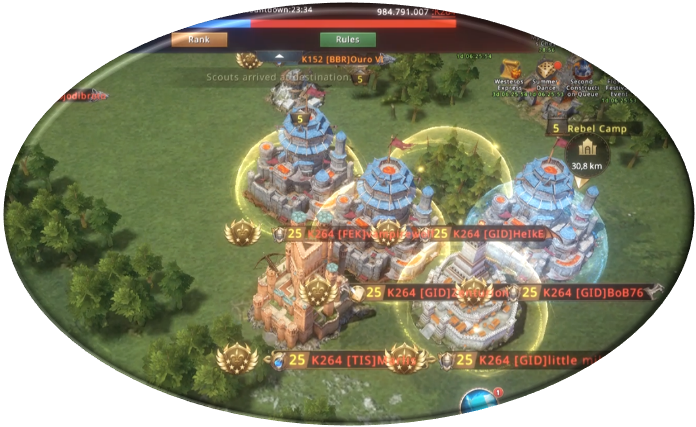Open the Westeros Express event icon

click(x=512, y=70)
